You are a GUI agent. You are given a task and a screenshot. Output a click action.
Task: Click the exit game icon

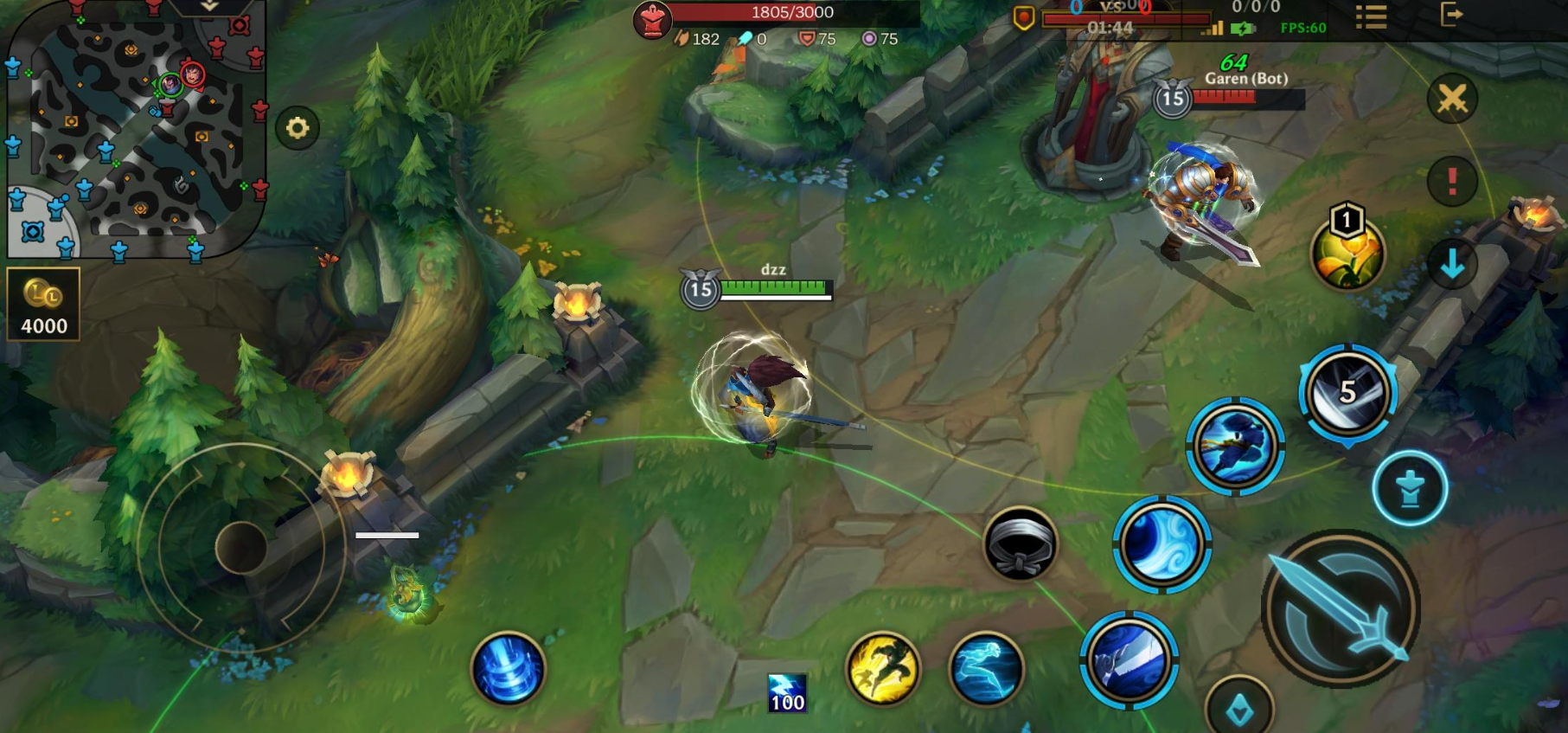tap(1450, 15)
